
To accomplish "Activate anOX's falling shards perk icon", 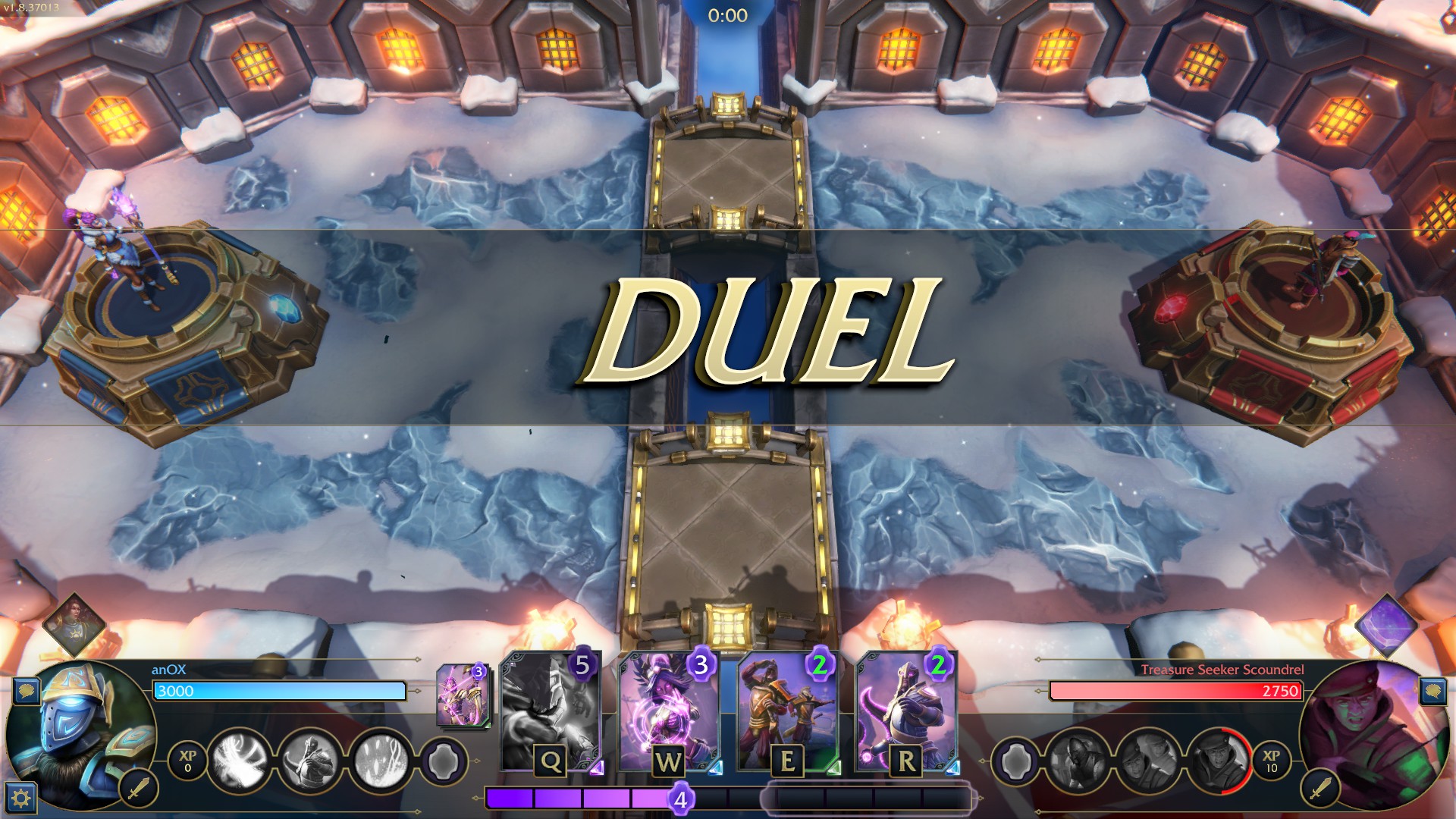I will tap(378, 759).
